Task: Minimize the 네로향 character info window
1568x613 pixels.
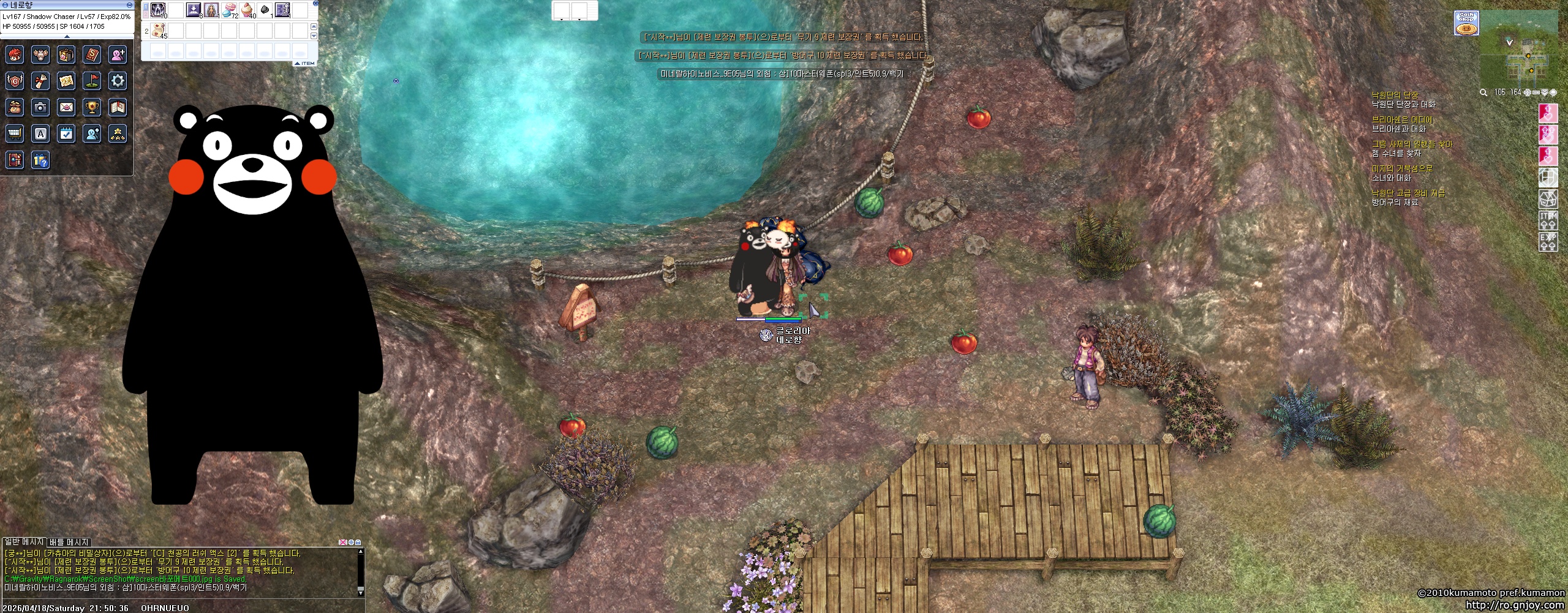Action: [x=129, y=5]
